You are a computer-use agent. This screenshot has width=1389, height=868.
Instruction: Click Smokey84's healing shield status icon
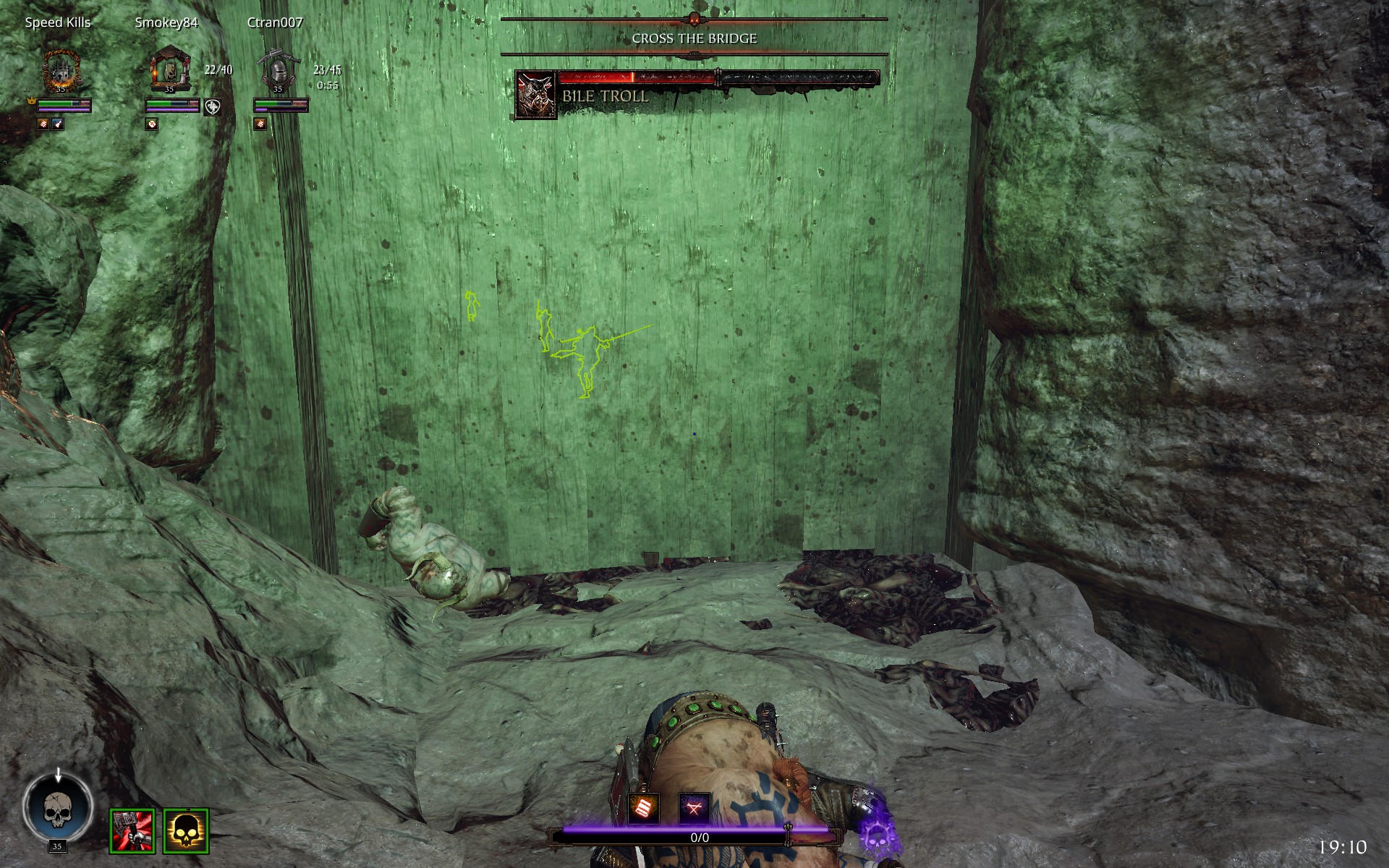[x=212, y=107]
